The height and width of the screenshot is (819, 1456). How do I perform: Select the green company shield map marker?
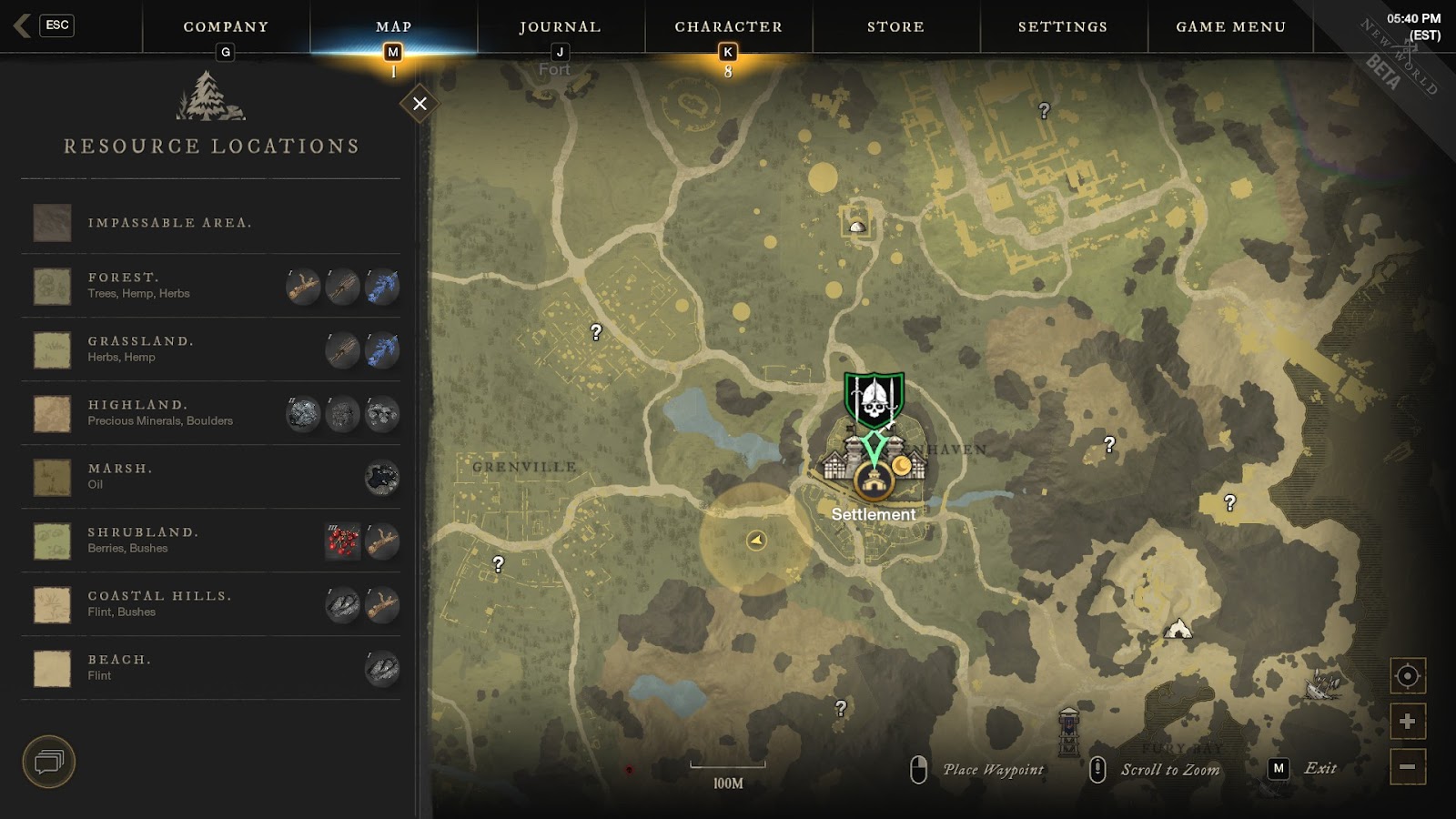tap(874, 399)
